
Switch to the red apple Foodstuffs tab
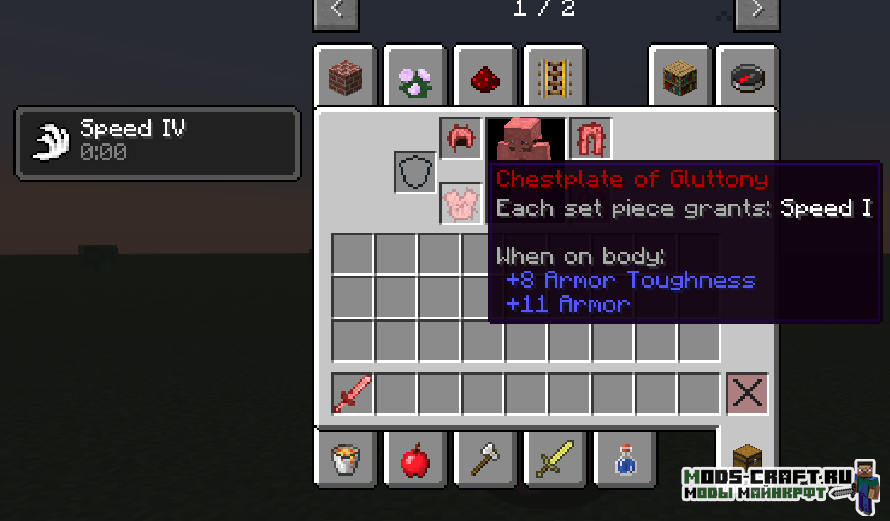pyautogui.click(x=414, y=459)
